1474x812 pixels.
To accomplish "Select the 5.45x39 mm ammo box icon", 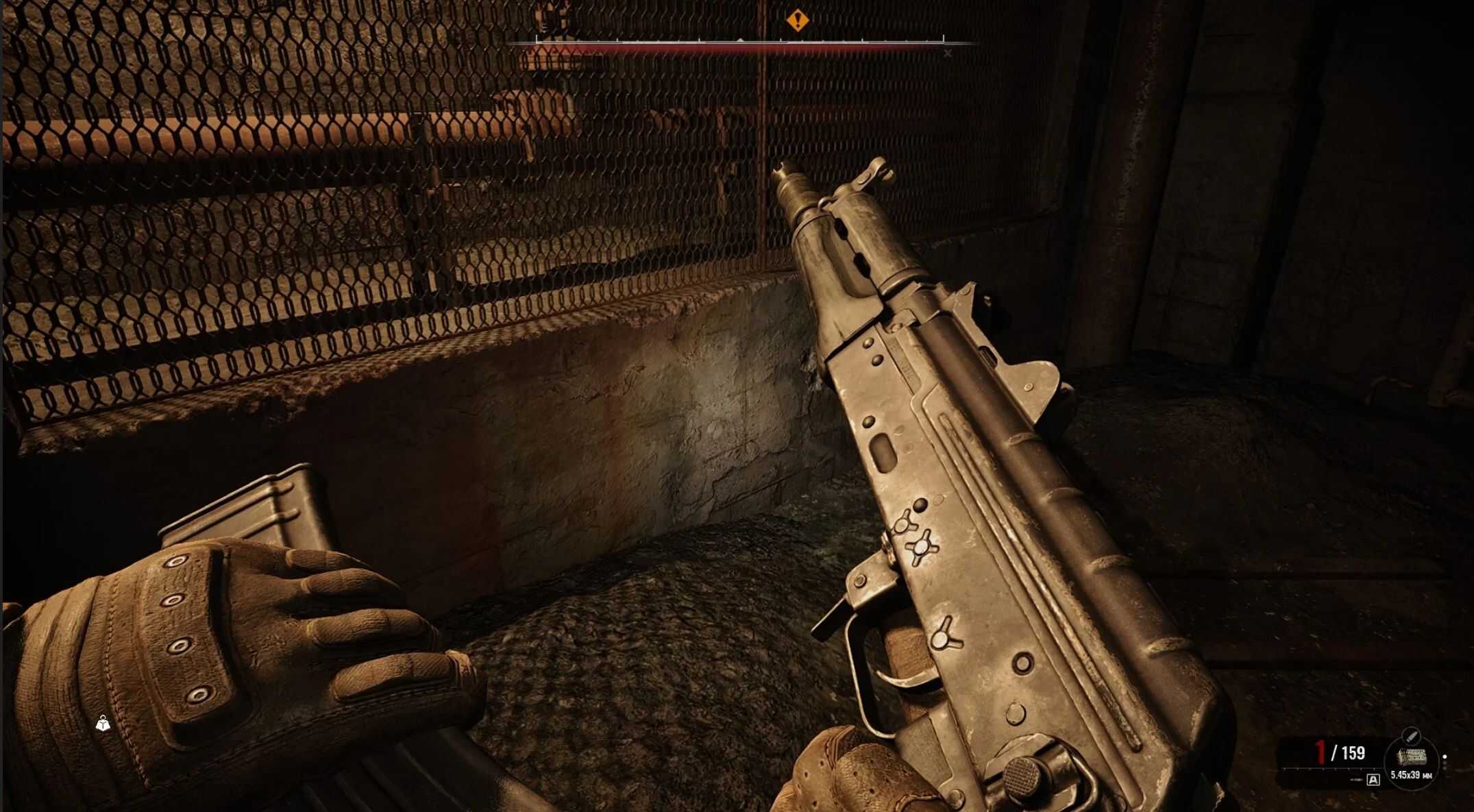I will pos(1412,756).
